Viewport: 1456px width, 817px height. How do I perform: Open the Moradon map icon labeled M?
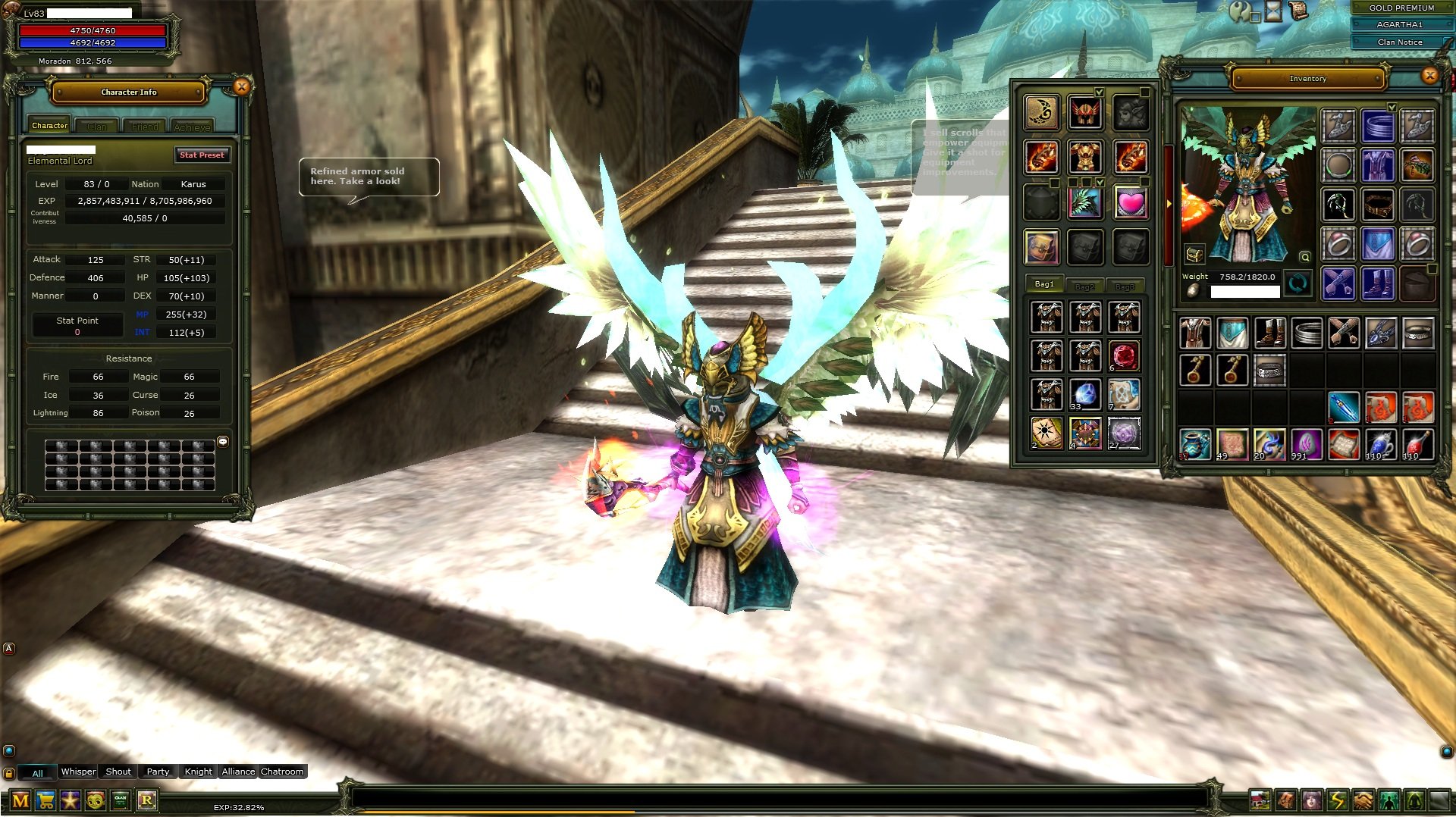click(x=20, y=800)
